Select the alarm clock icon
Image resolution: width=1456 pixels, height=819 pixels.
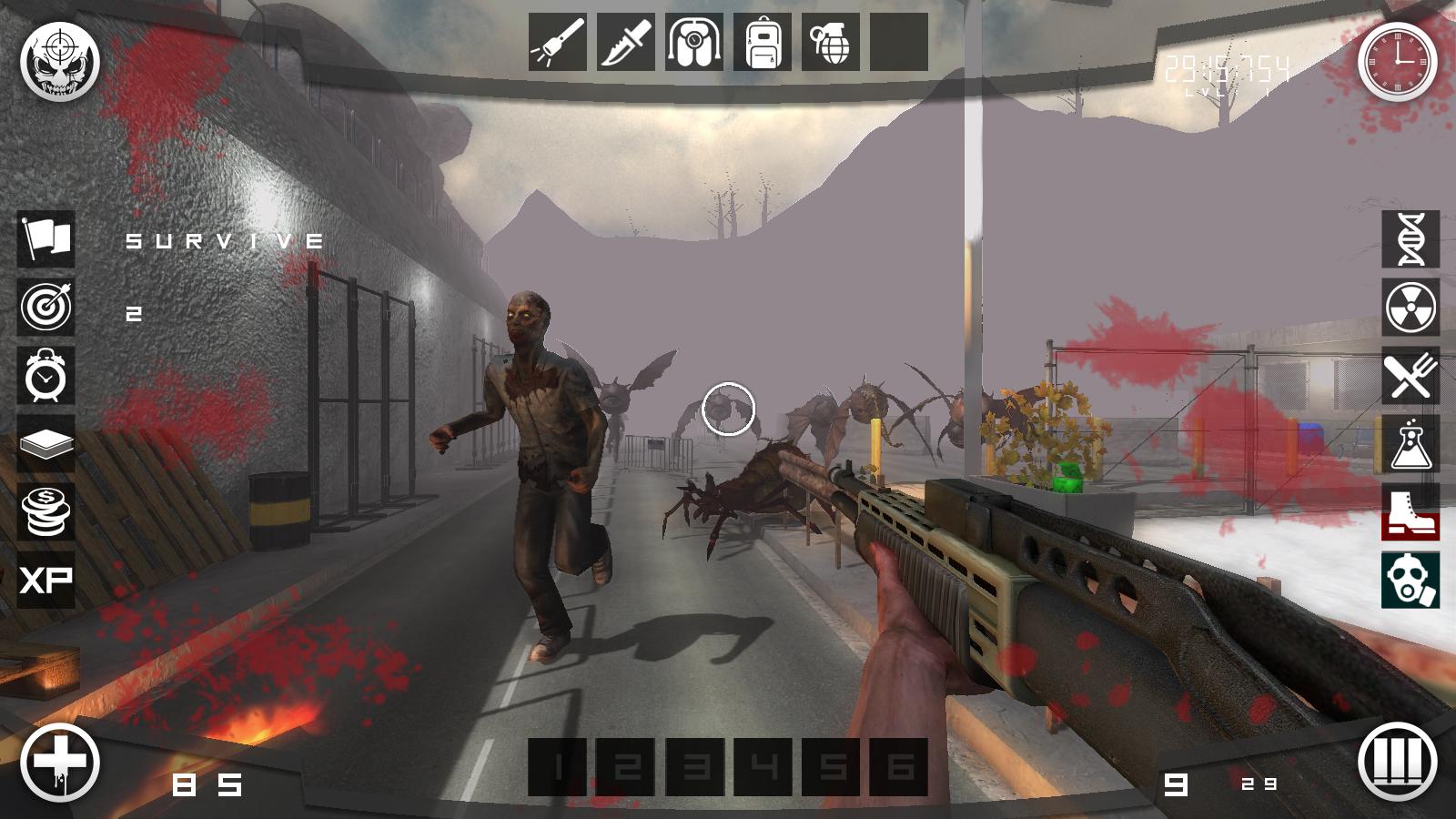click(46, 375)
